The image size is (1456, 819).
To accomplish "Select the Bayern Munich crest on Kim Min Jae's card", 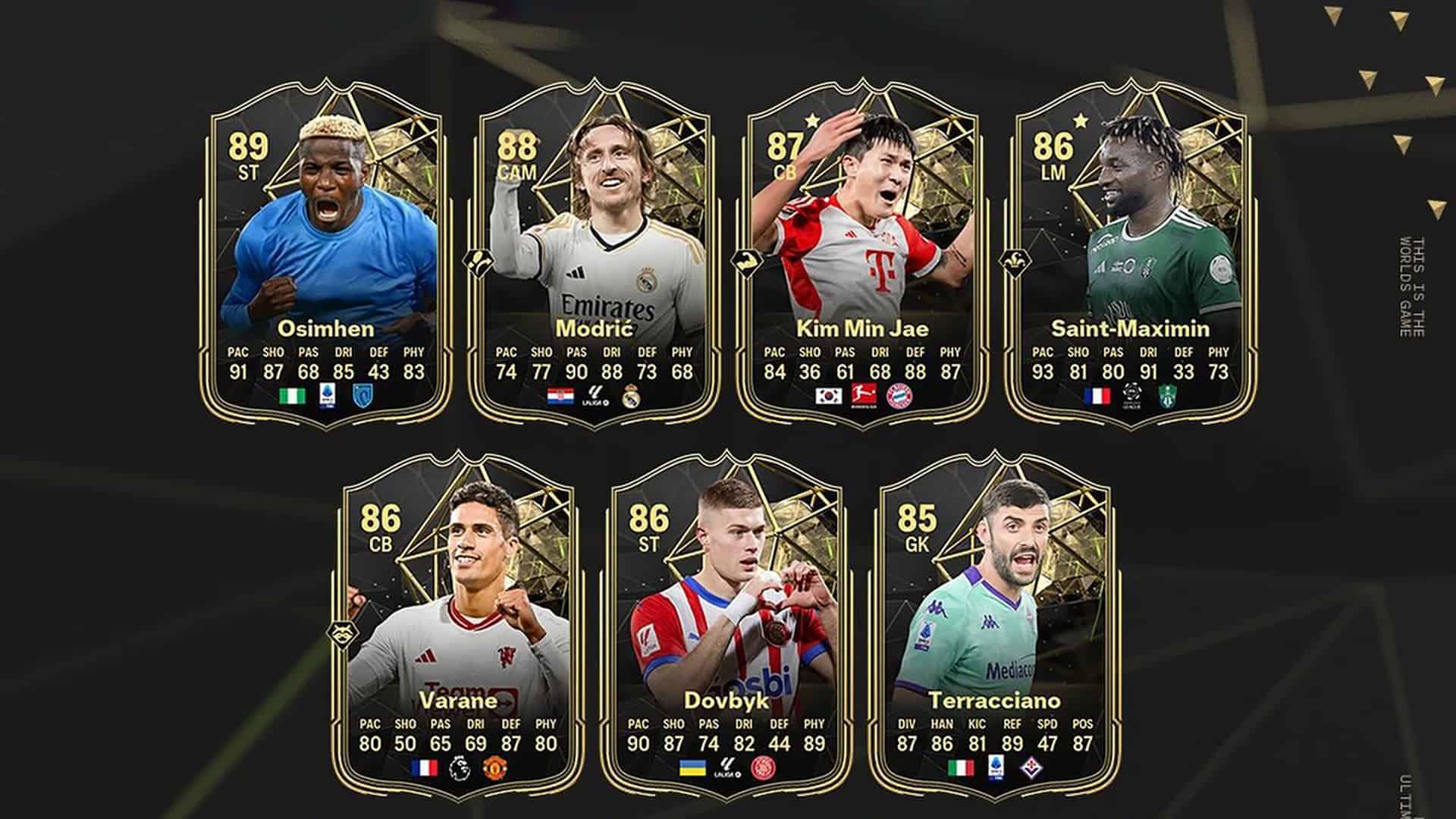I will coord(900,396).
